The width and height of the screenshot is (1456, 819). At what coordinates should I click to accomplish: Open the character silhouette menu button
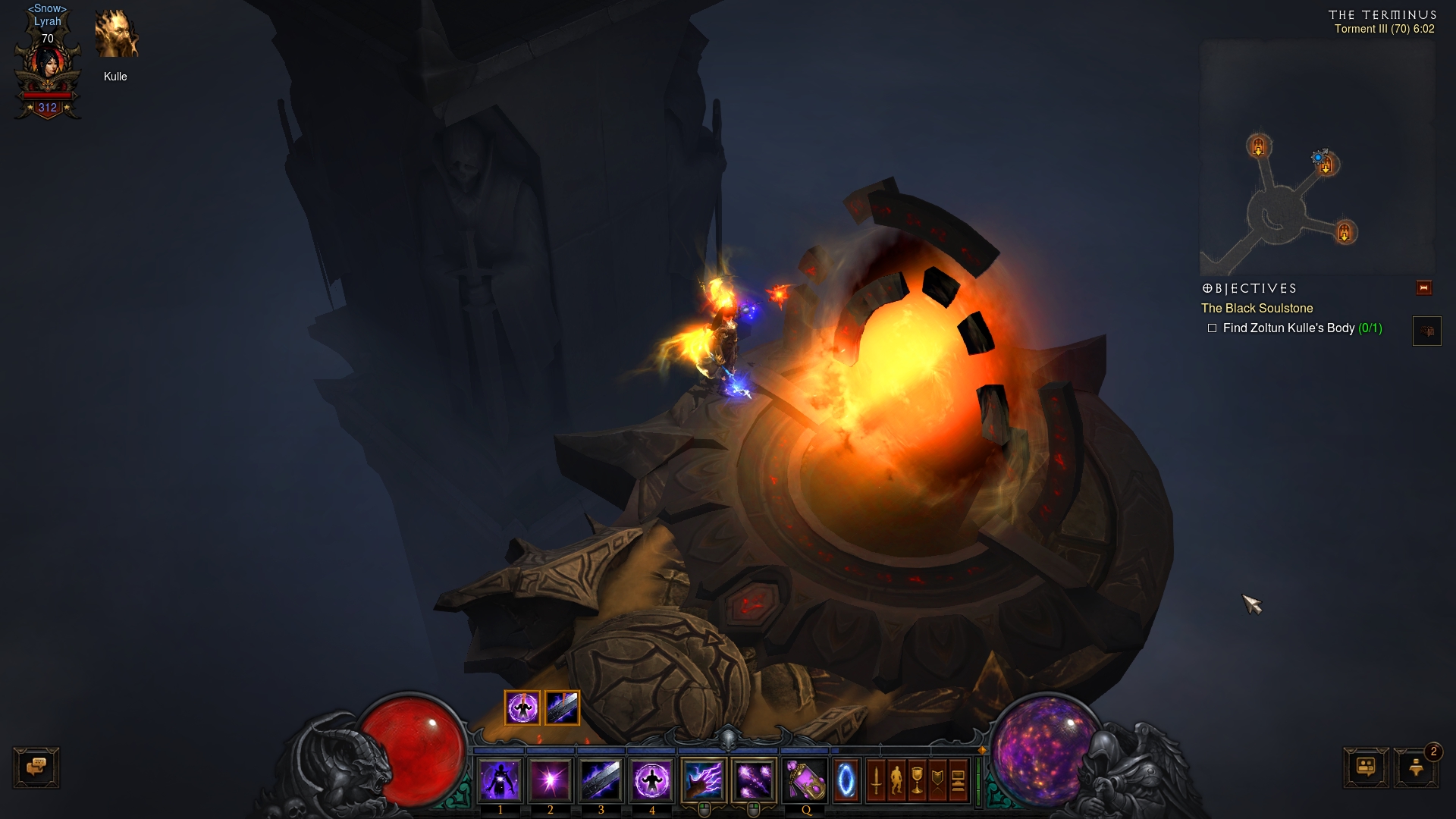pos(896,780)
